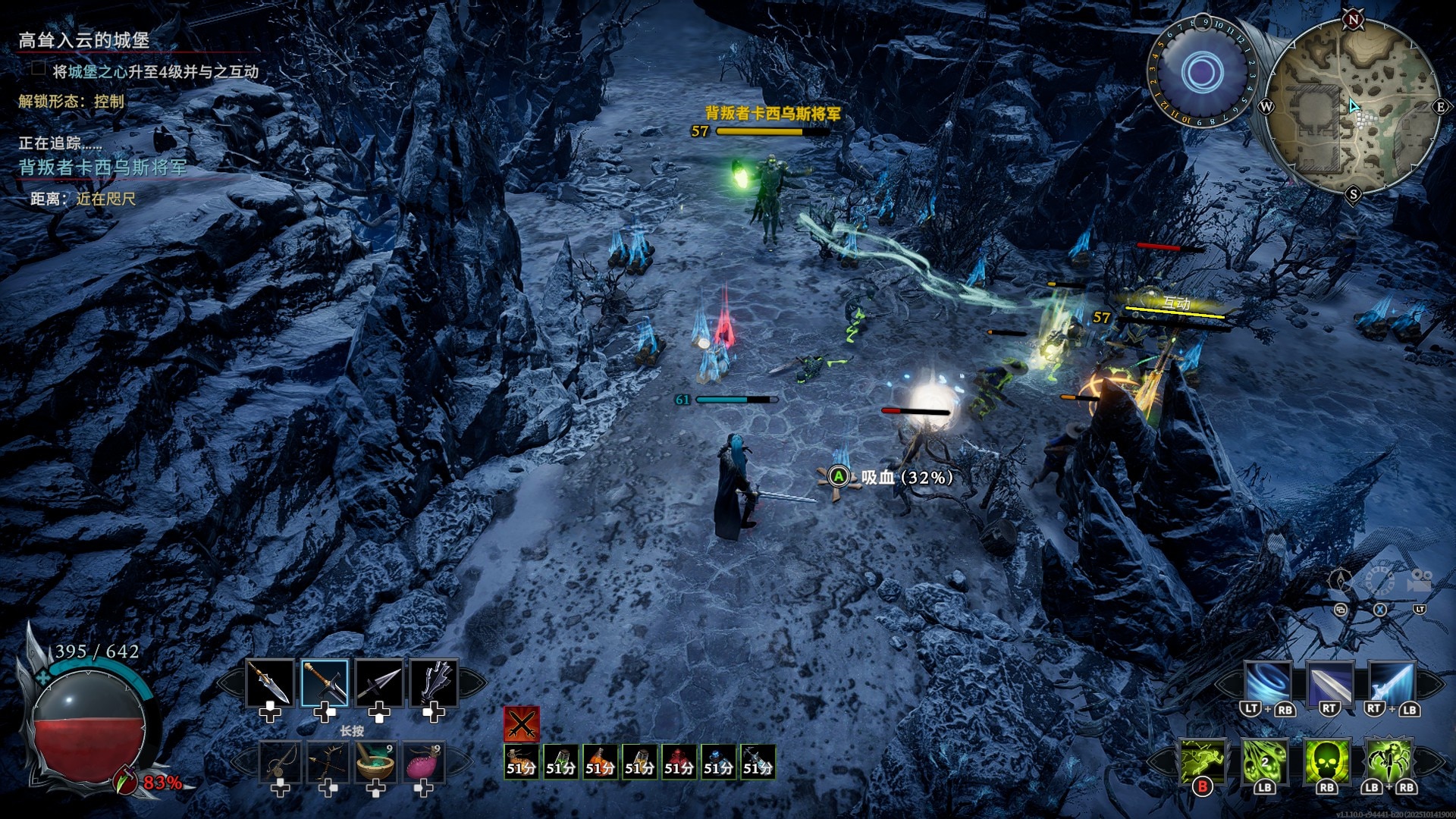Activate the glowing sword thrust skill
This screenshot has width=1456, height=819.
[1392, 682]
